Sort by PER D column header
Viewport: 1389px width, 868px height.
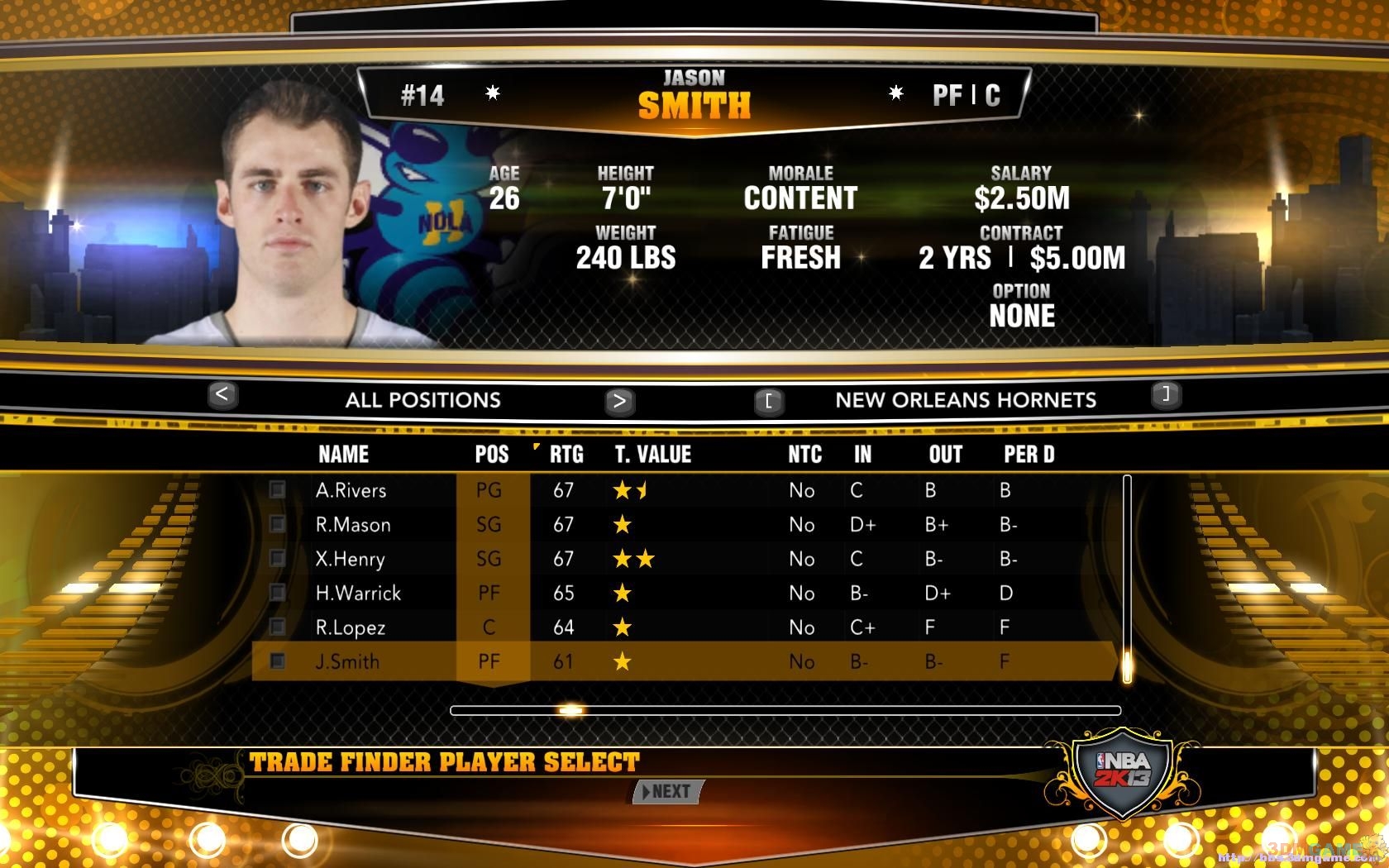pyautogui.click(x=1029, y=455)
